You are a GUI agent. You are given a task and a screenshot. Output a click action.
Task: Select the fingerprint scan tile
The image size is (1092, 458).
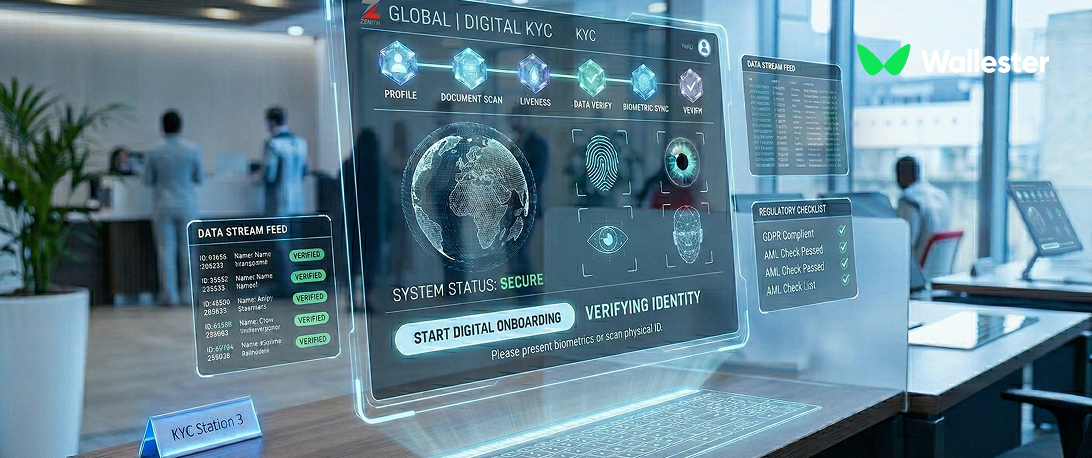coord(604,160)
